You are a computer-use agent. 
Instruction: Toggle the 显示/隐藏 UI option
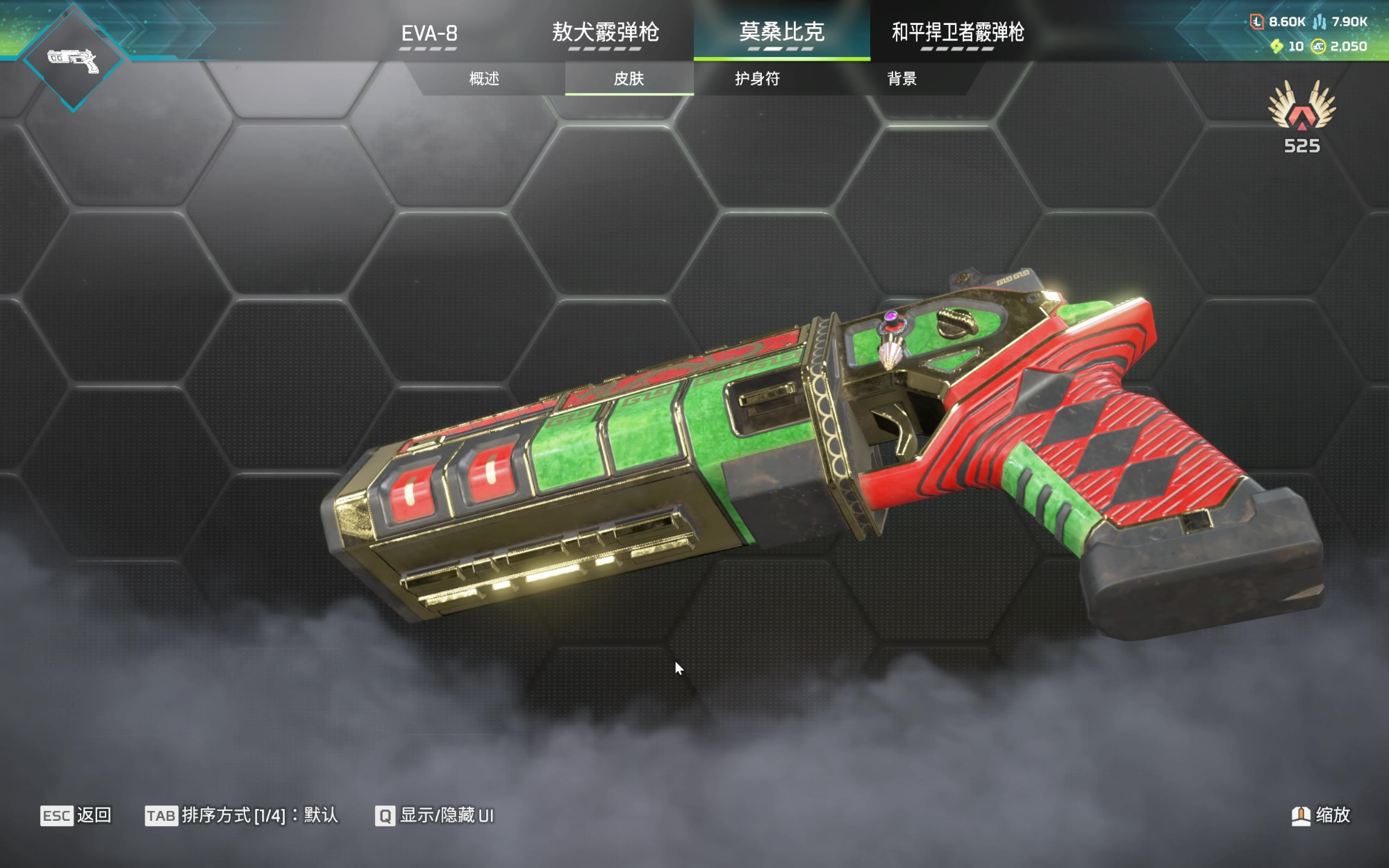(435, 815)
